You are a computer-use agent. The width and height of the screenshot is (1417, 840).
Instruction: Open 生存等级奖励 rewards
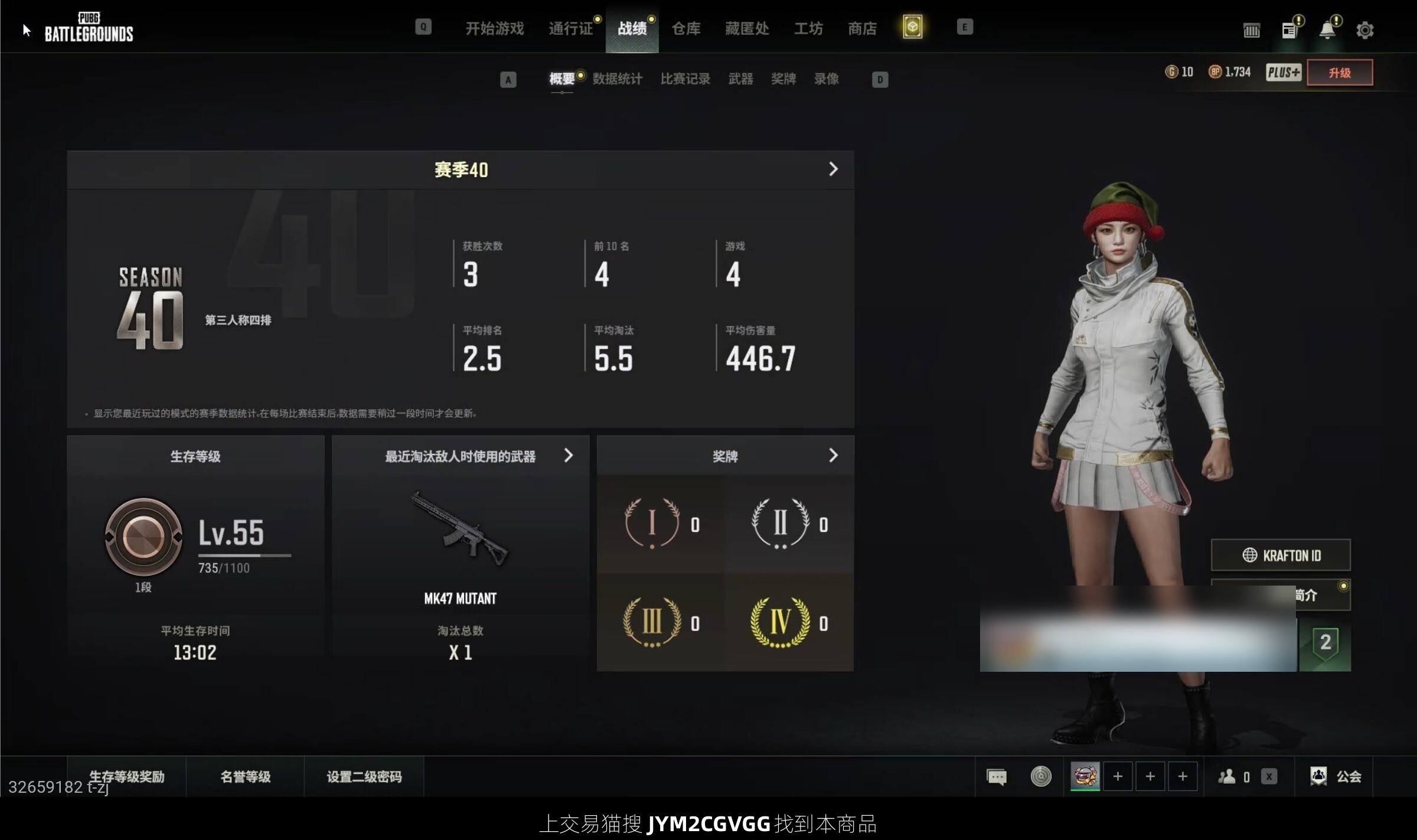click(126, 776)
